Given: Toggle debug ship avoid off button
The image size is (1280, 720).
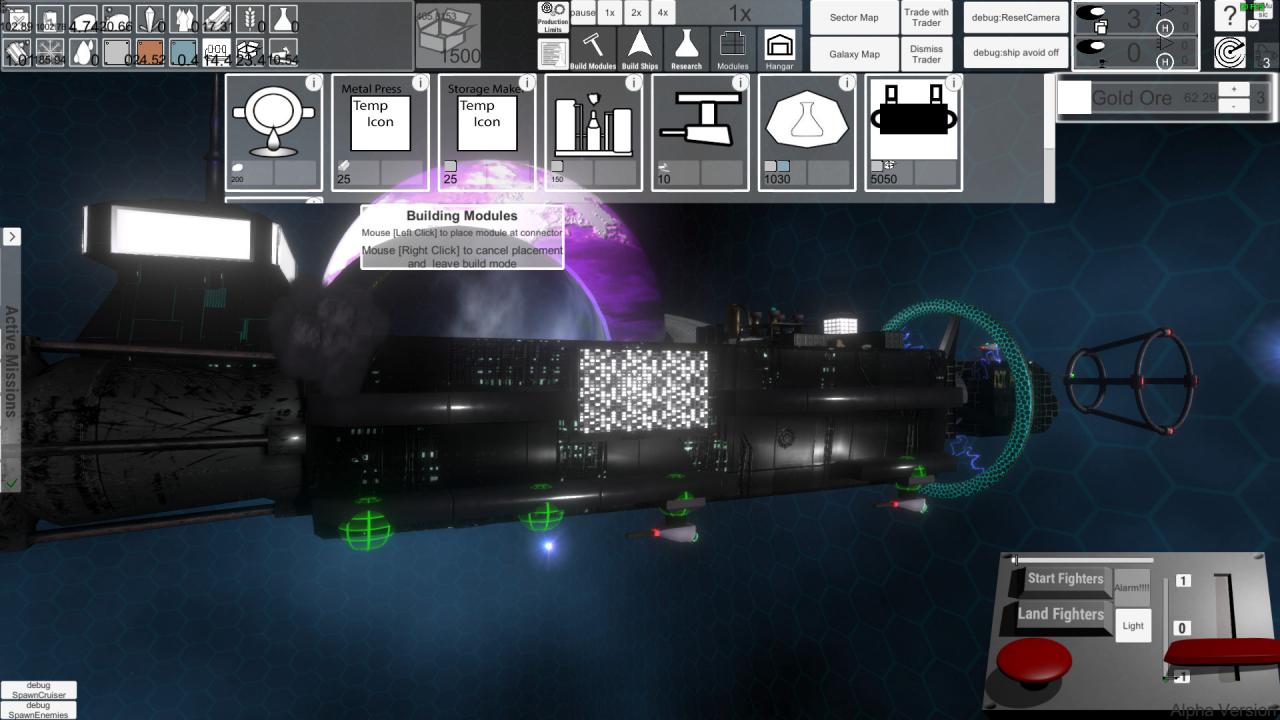Looking at the screenshot, I should [1015, 53].
